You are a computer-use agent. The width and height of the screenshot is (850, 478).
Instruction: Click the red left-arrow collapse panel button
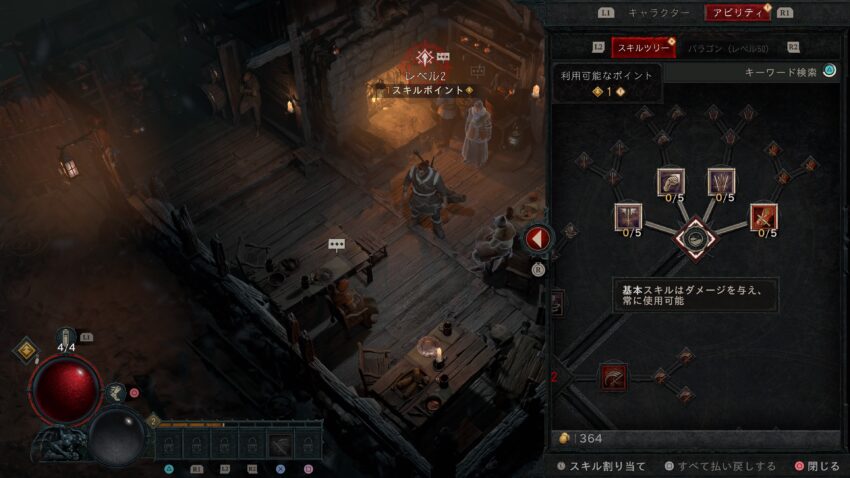538,239
